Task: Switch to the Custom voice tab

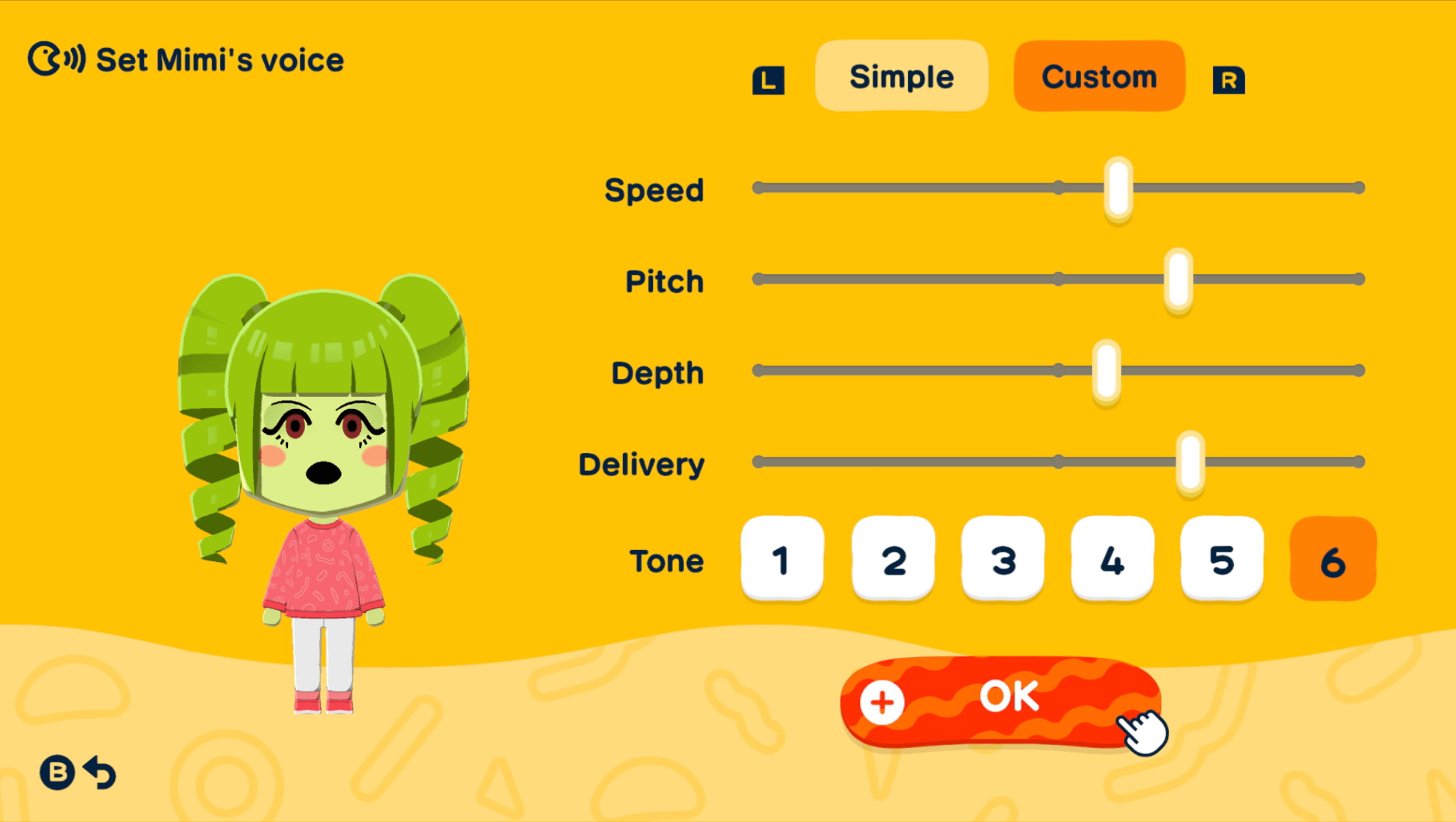Action: pyautogui.click(x=1099, y=77)
